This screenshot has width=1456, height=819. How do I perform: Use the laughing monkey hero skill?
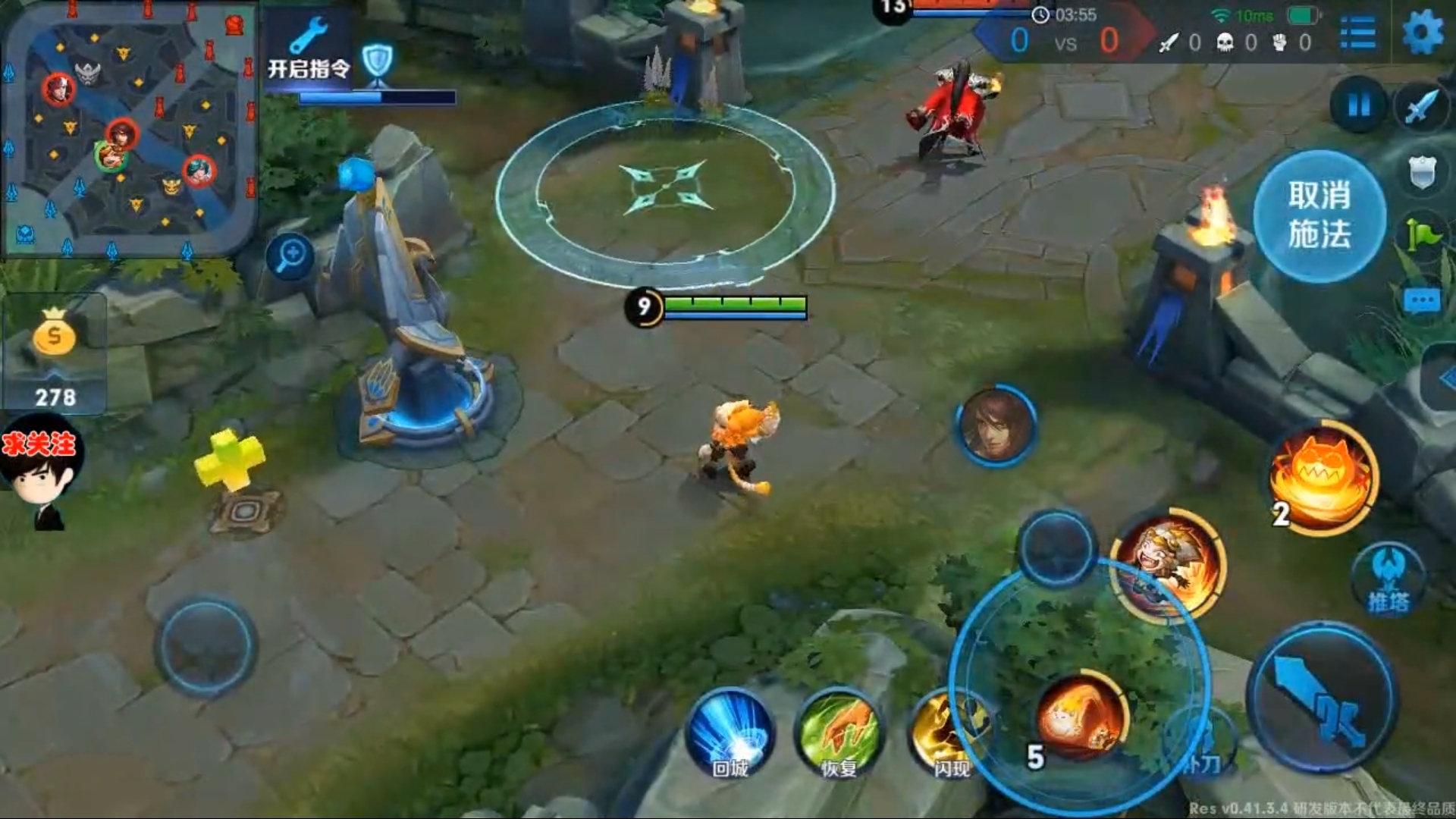[1168, 565]
